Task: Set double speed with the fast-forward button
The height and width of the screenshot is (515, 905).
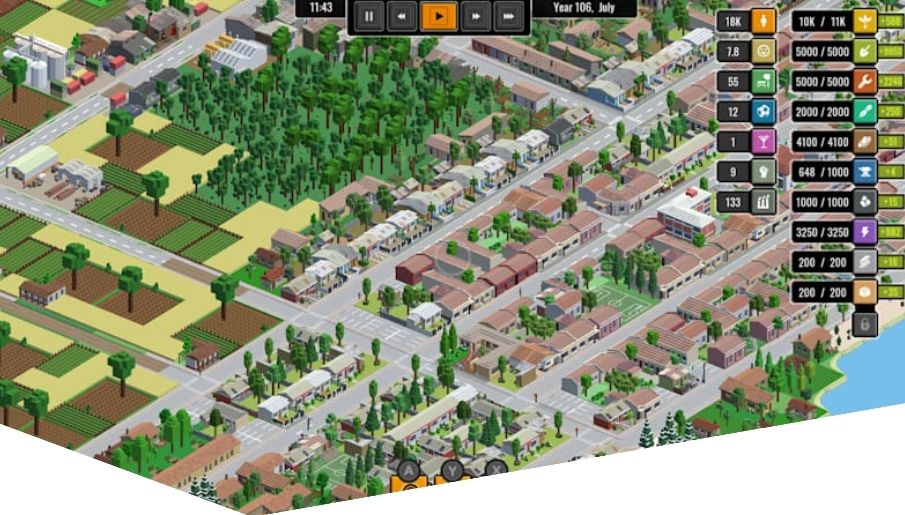Action: [474, 16]
